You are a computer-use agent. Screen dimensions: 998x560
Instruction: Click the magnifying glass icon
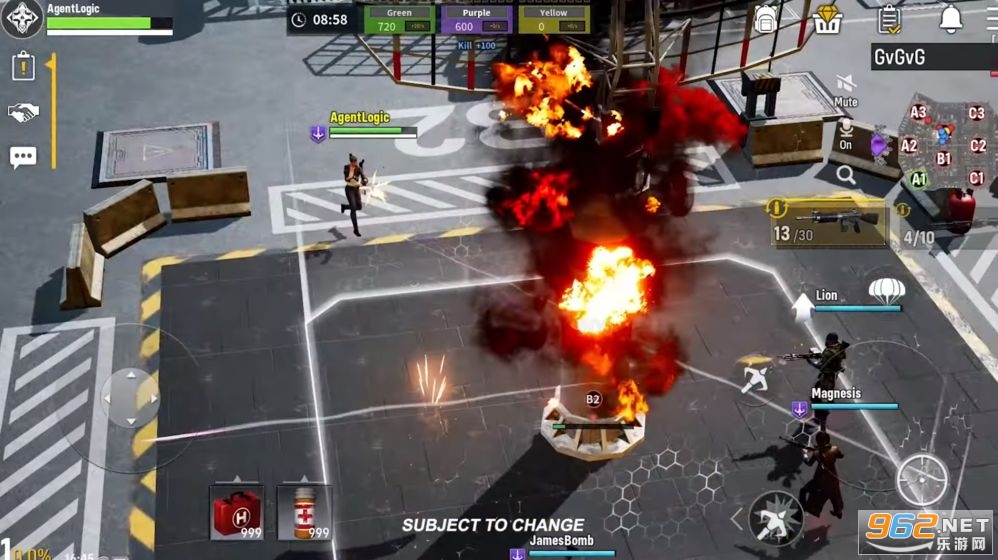click(846, 176)
